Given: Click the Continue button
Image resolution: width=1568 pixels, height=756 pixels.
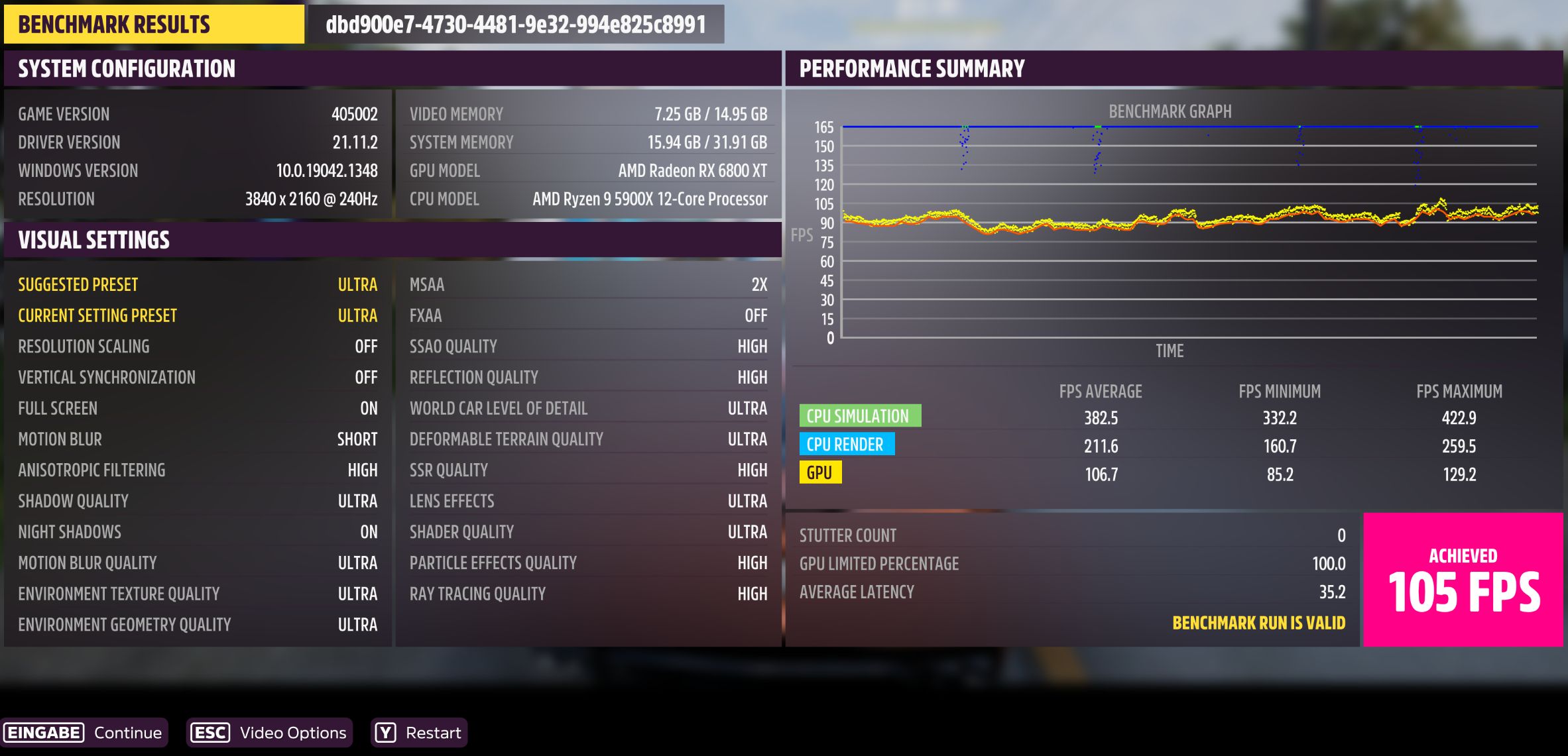Looking at the screenshot, I should point(127,732).
